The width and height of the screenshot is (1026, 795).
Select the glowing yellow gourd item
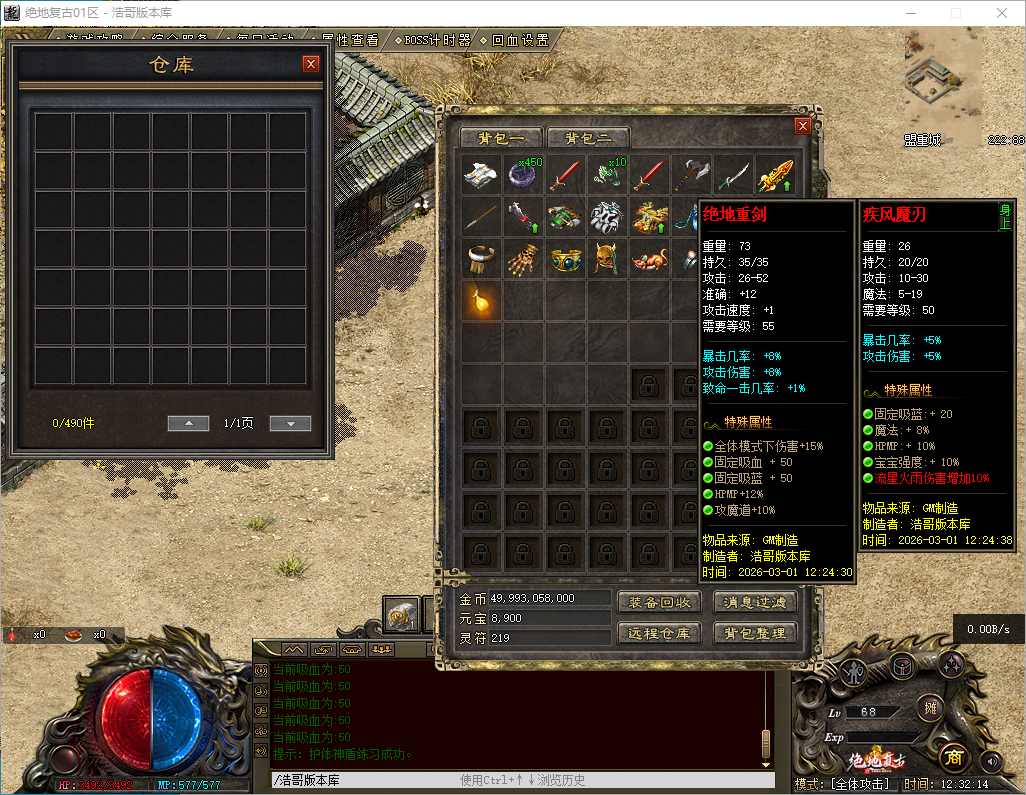tap(482, 300)
